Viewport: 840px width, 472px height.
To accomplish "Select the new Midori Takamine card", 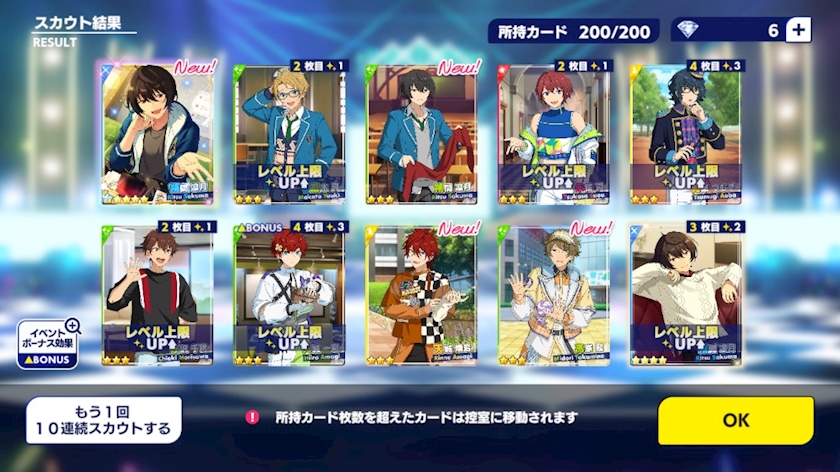I will click(x=554, y=294).
